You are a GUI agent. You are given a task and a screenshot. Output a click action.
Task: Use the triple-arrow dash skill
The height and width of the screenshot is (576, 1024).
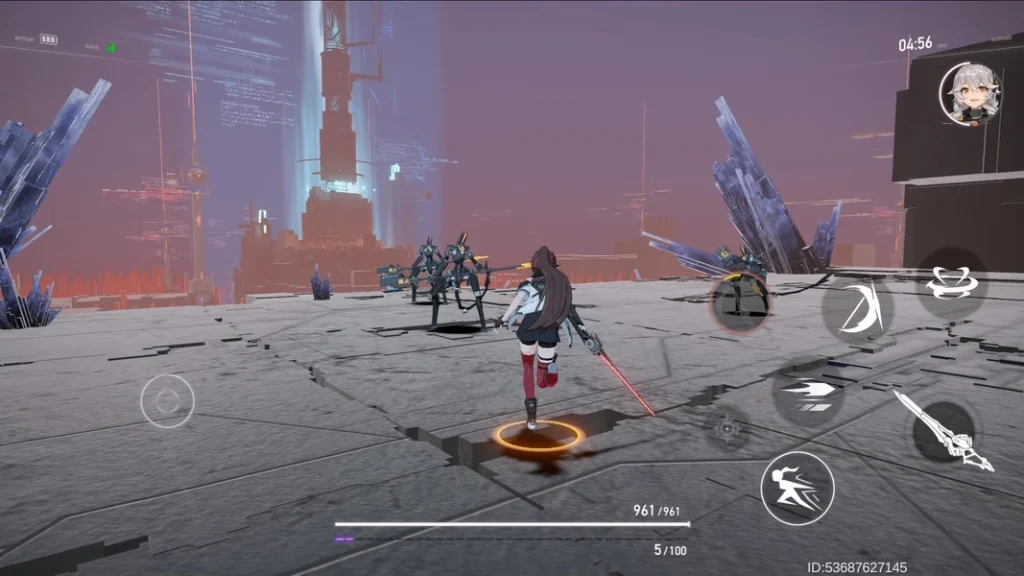tap(808, 391)
